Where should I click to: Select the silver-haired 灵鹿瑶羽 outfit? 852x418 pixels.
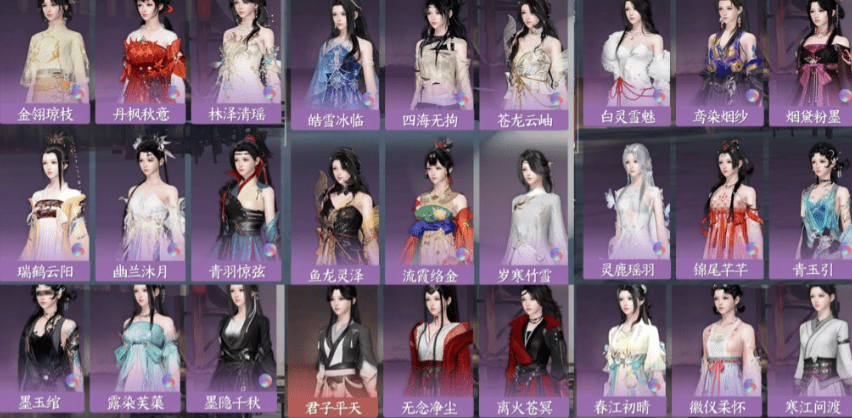pos(633,208)
